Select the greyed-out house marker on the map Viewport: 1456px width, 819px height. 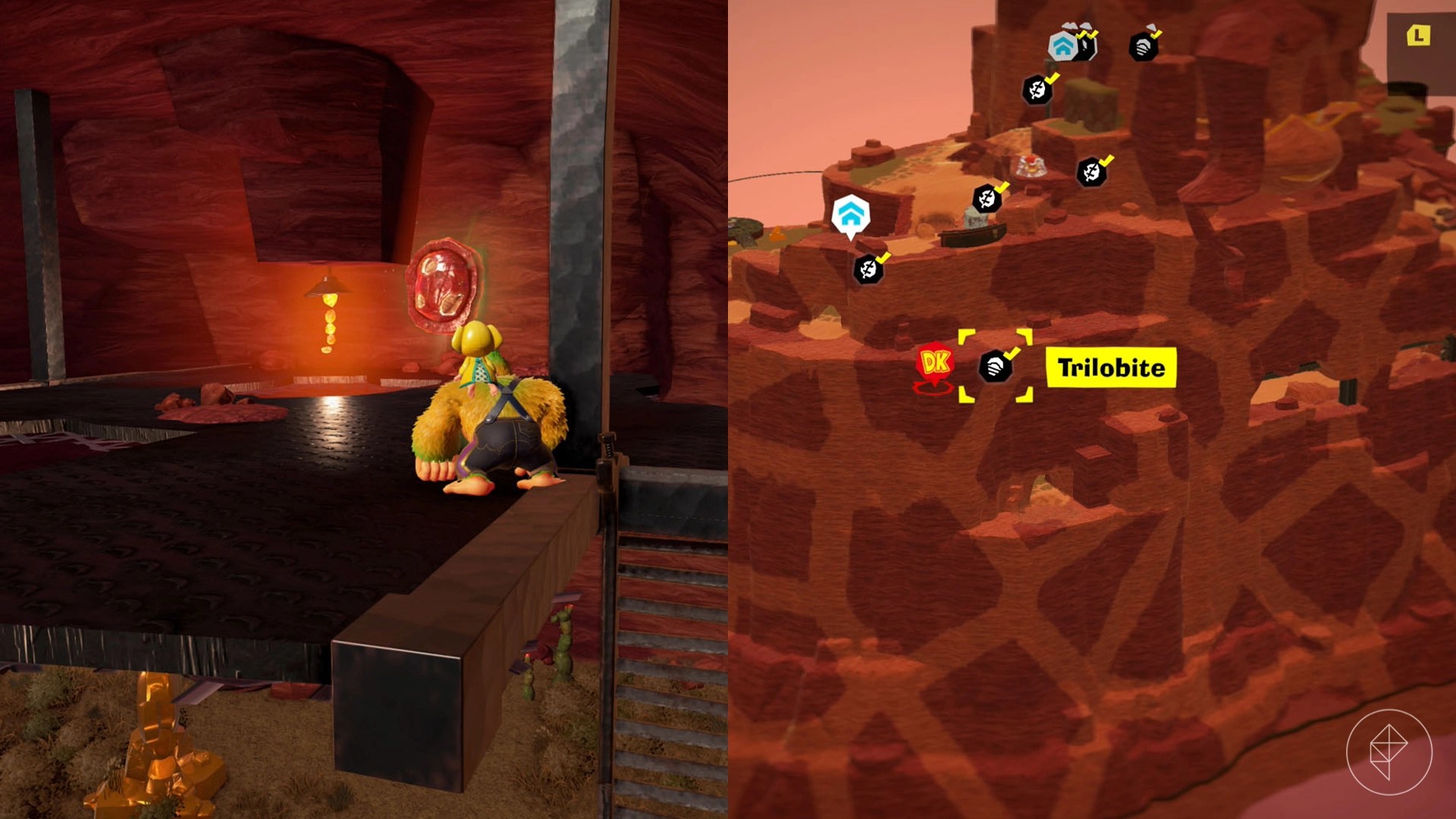pyautogui.click(x=1063, y=46)
